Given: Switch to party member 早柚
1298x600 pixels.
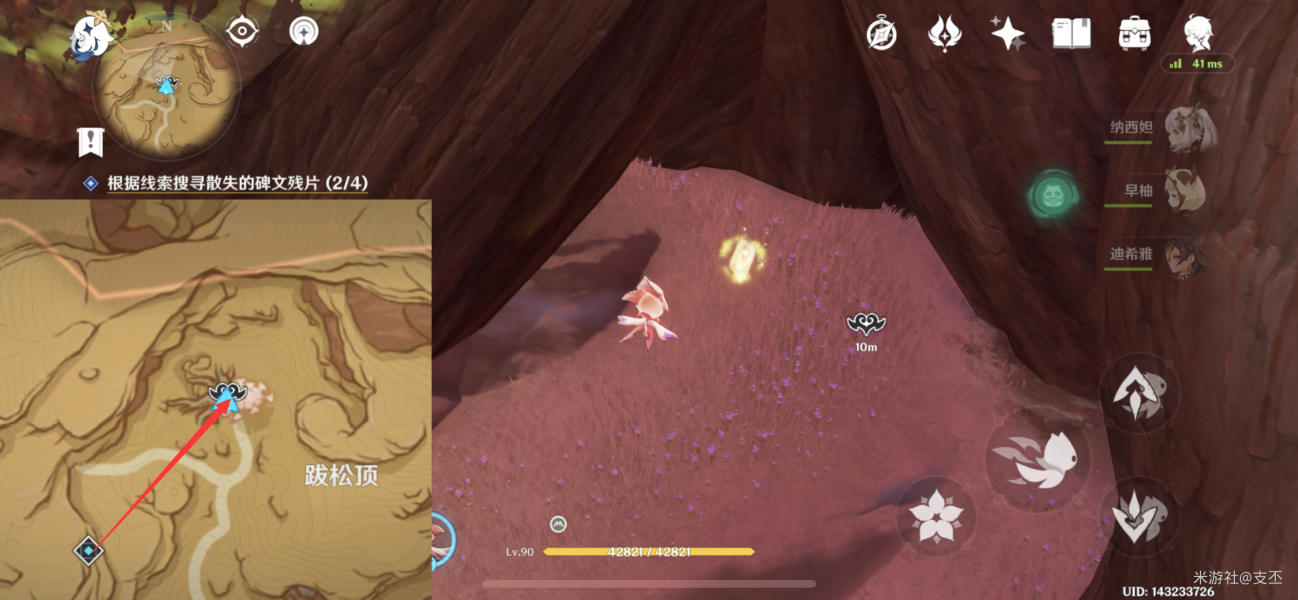Looking at the screenshot, I should click(1185, 191).
